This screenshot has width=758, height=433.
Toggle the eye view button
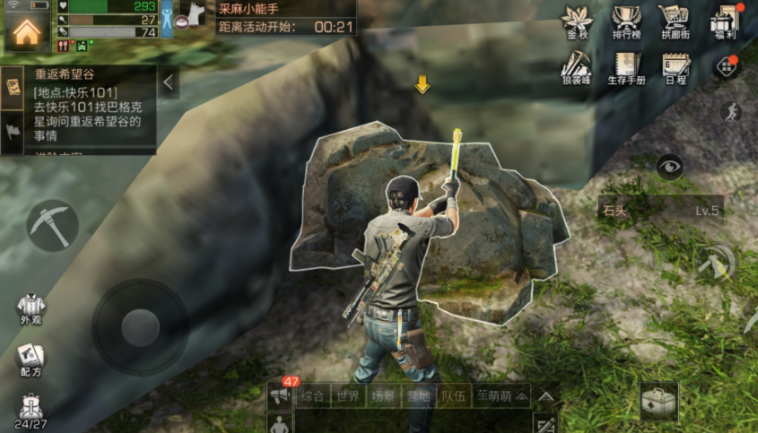[670, 166]
